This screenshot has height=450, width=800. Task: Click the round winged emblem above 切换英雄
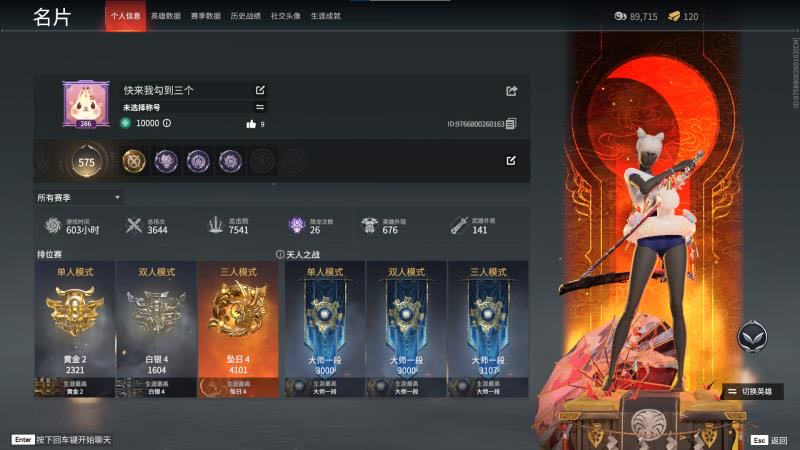tap(753, 337)
